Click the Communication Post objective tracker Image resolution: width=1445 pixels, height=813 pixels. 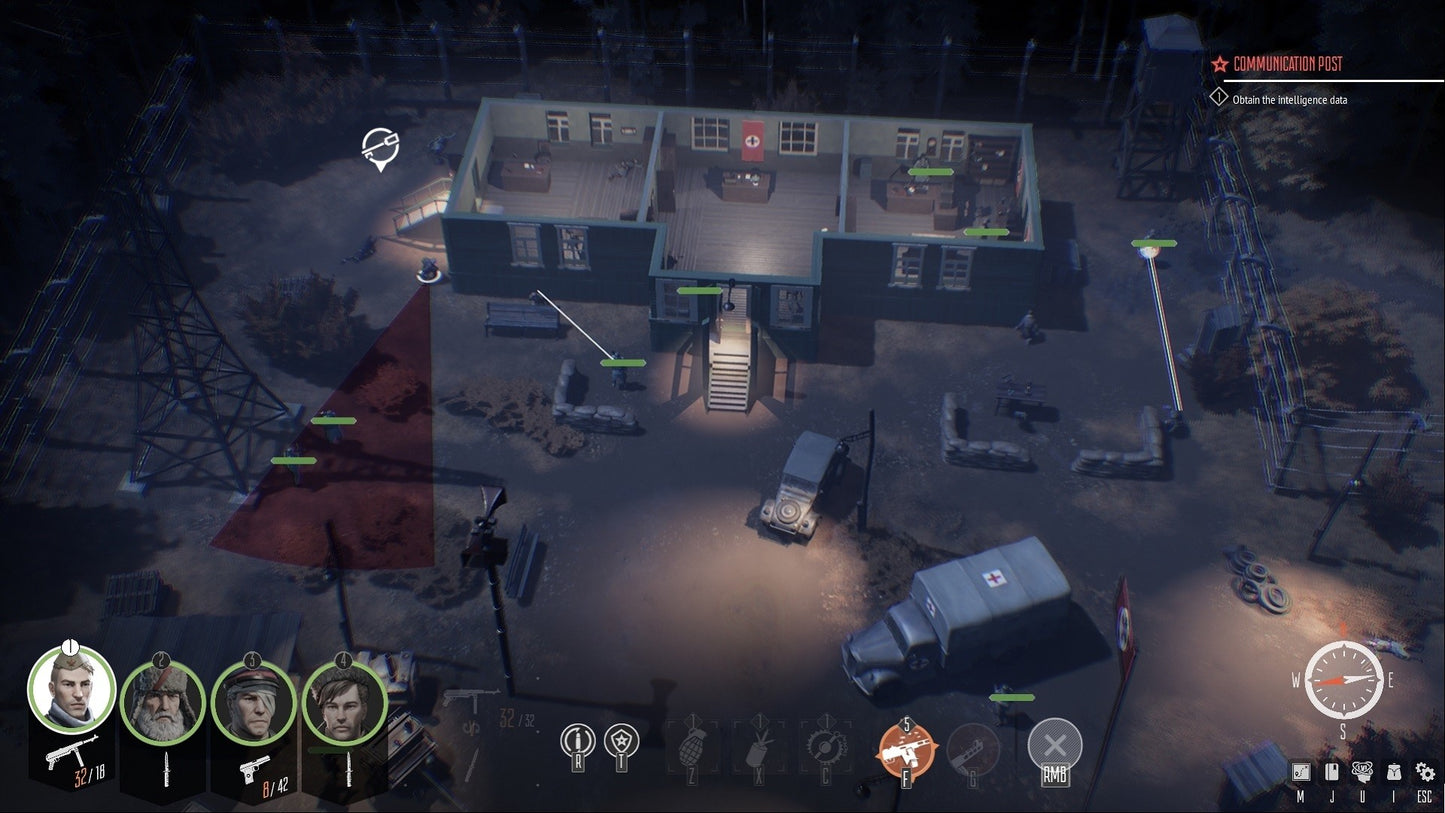[1288, 64]
